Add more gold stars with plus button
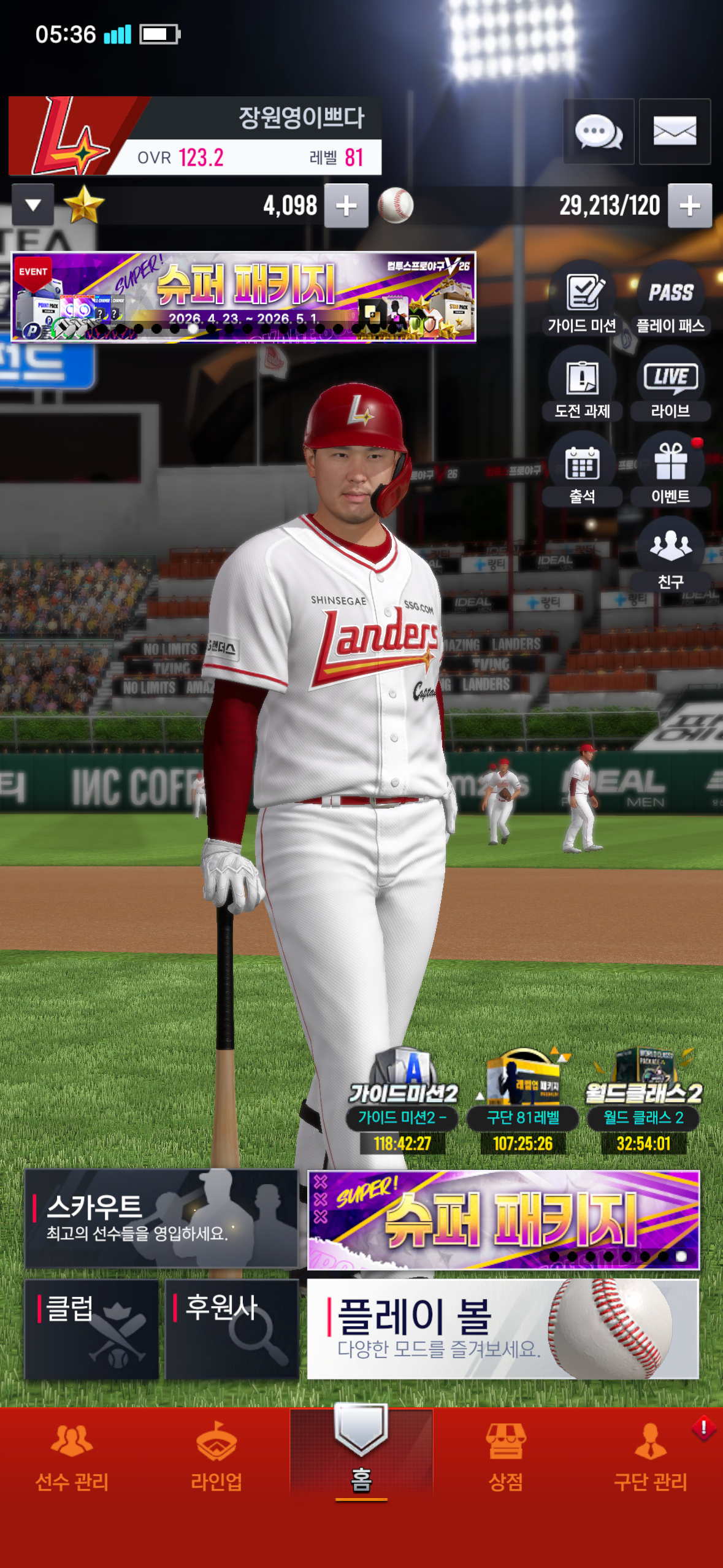Screen dimensions: 723x1568 point(346,206)
